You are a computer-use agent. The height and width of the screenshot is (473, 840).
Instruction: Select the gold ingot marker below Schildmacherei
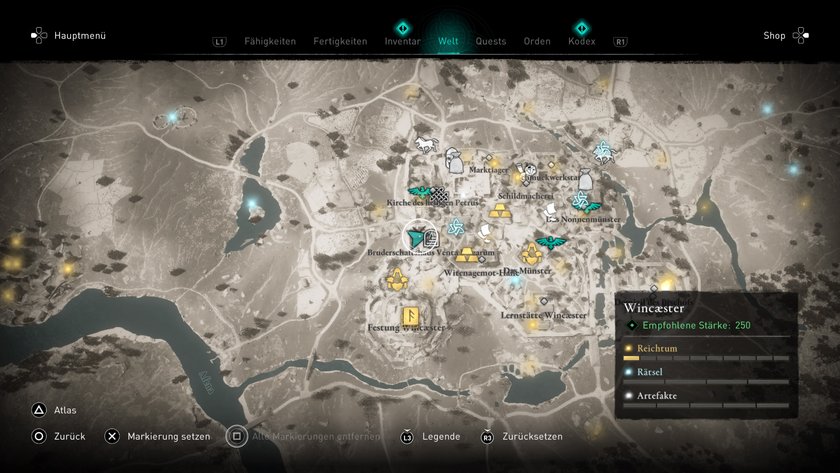coord(501,212)
